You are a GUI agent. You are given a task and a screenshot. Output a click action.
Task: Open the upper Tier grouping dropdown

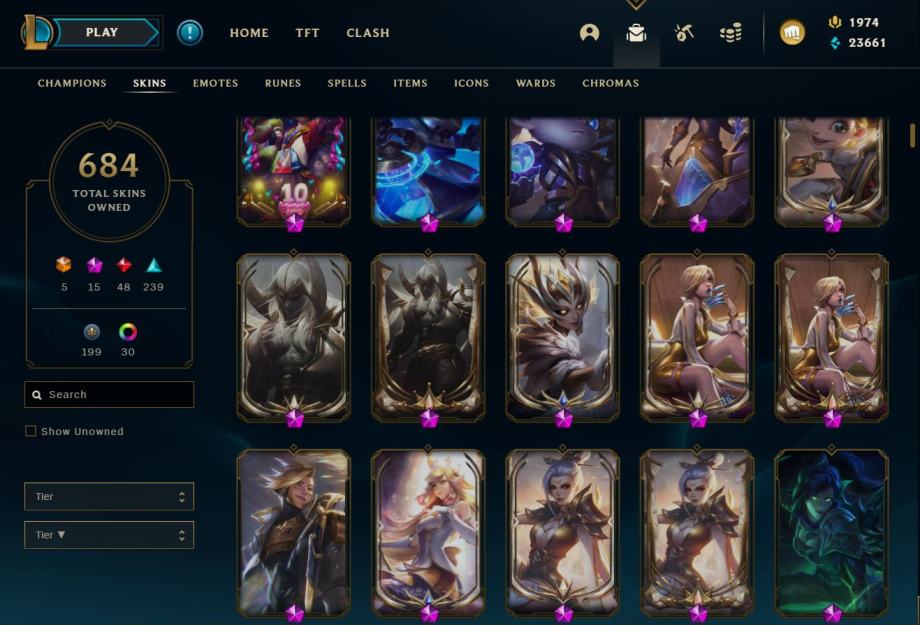pyautogui.click(x=109, y=496)
